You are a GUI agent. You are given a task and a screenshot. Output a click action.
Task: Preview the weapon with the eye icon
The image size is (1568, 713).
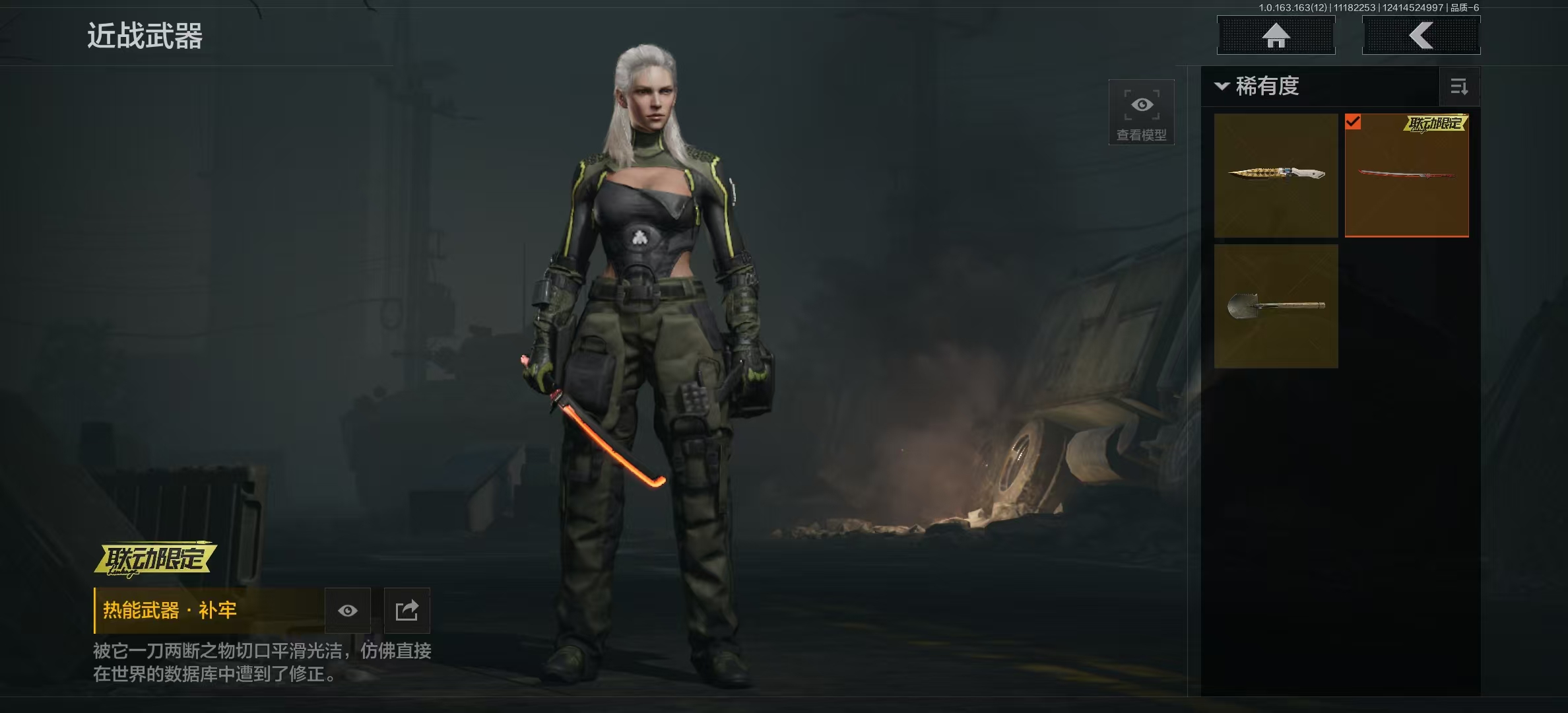(x=348, y=611)
